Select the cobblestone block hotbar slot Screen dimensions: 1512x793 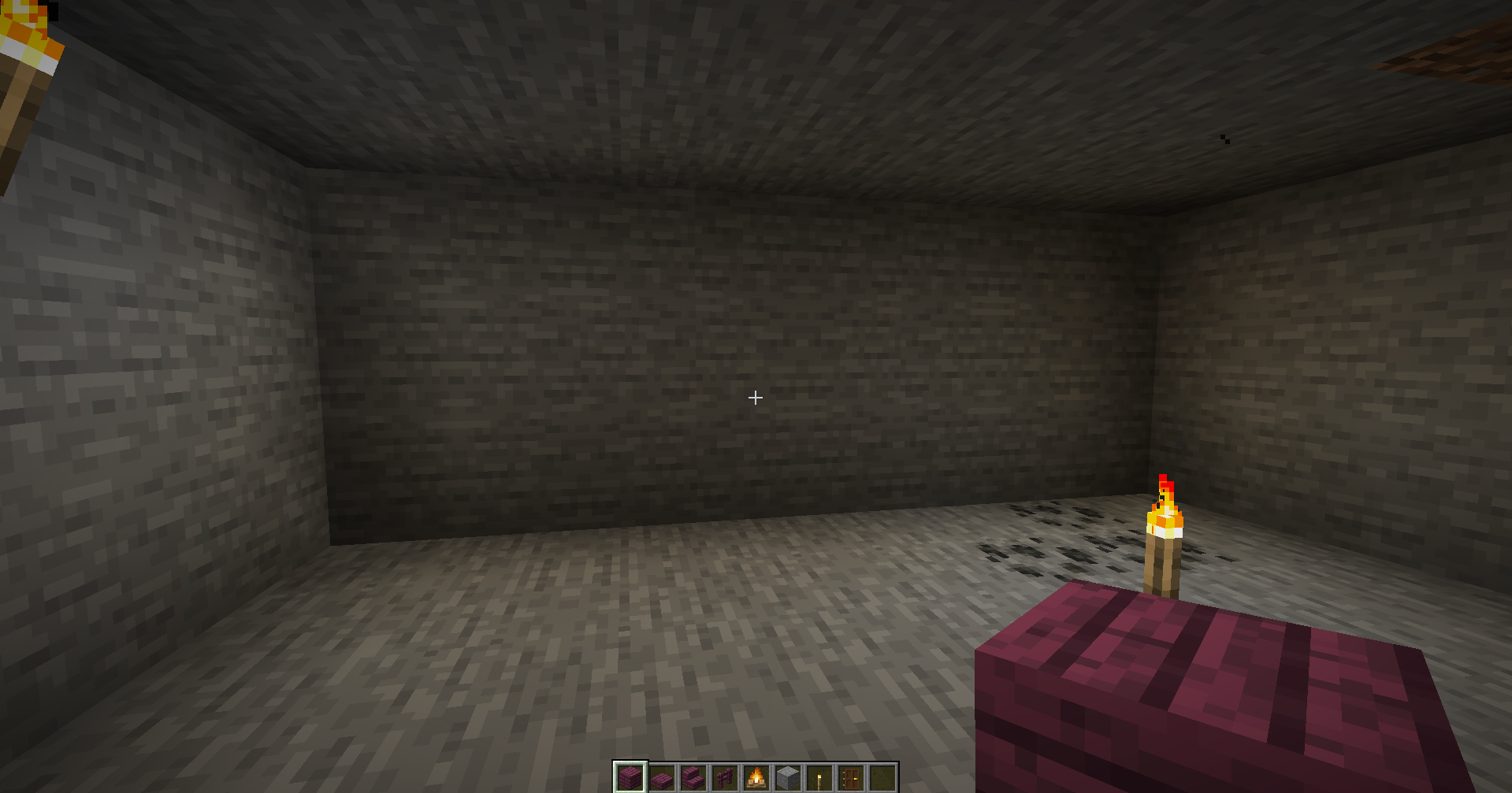point(788,776)
